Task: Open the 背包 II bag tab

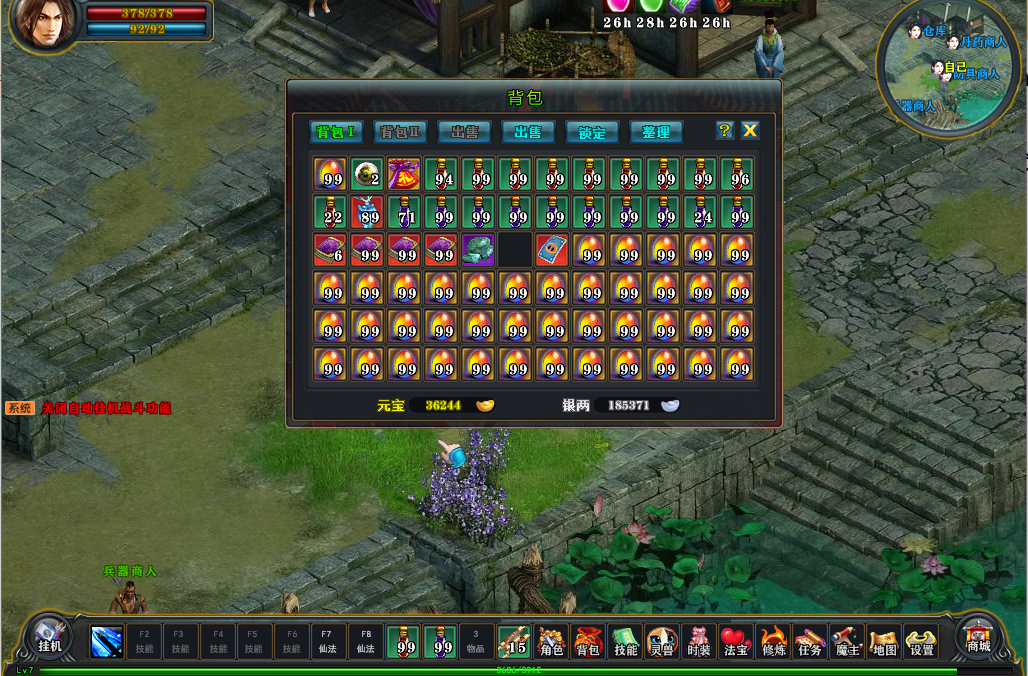Action: (399, 132)
